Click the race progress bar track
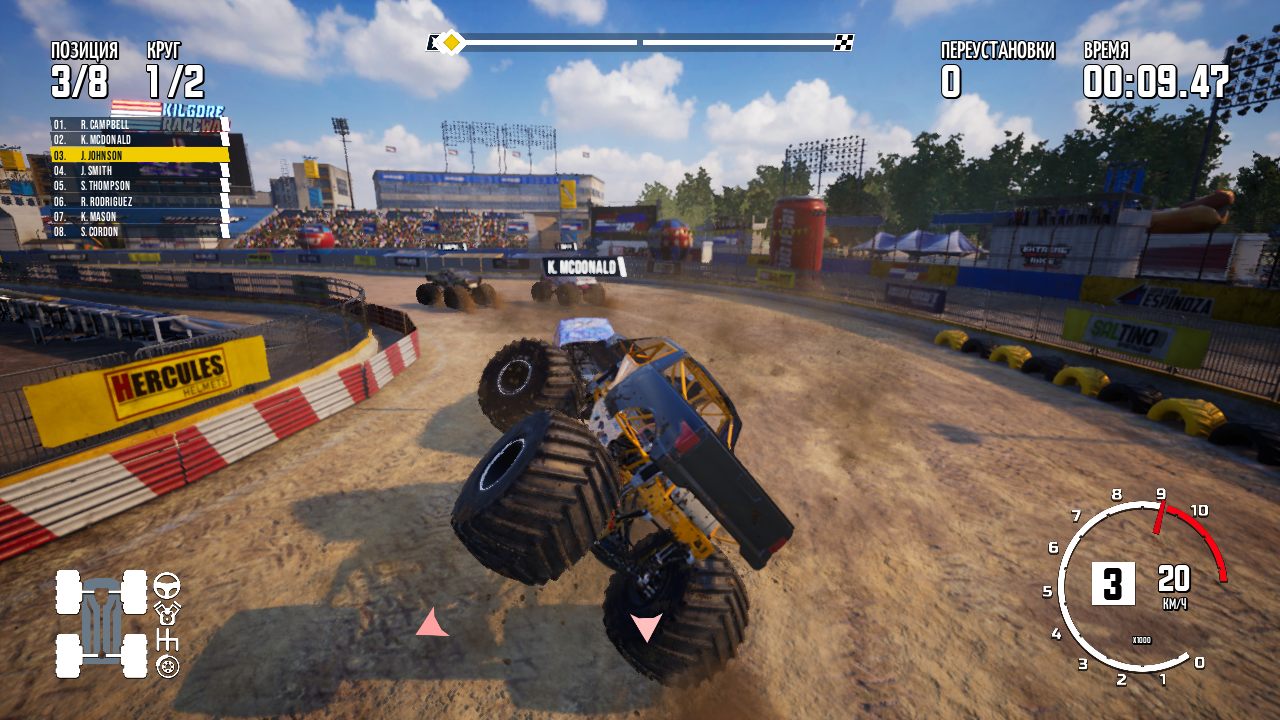This screenshot has width=1280, height=720. tap(640, 42)
